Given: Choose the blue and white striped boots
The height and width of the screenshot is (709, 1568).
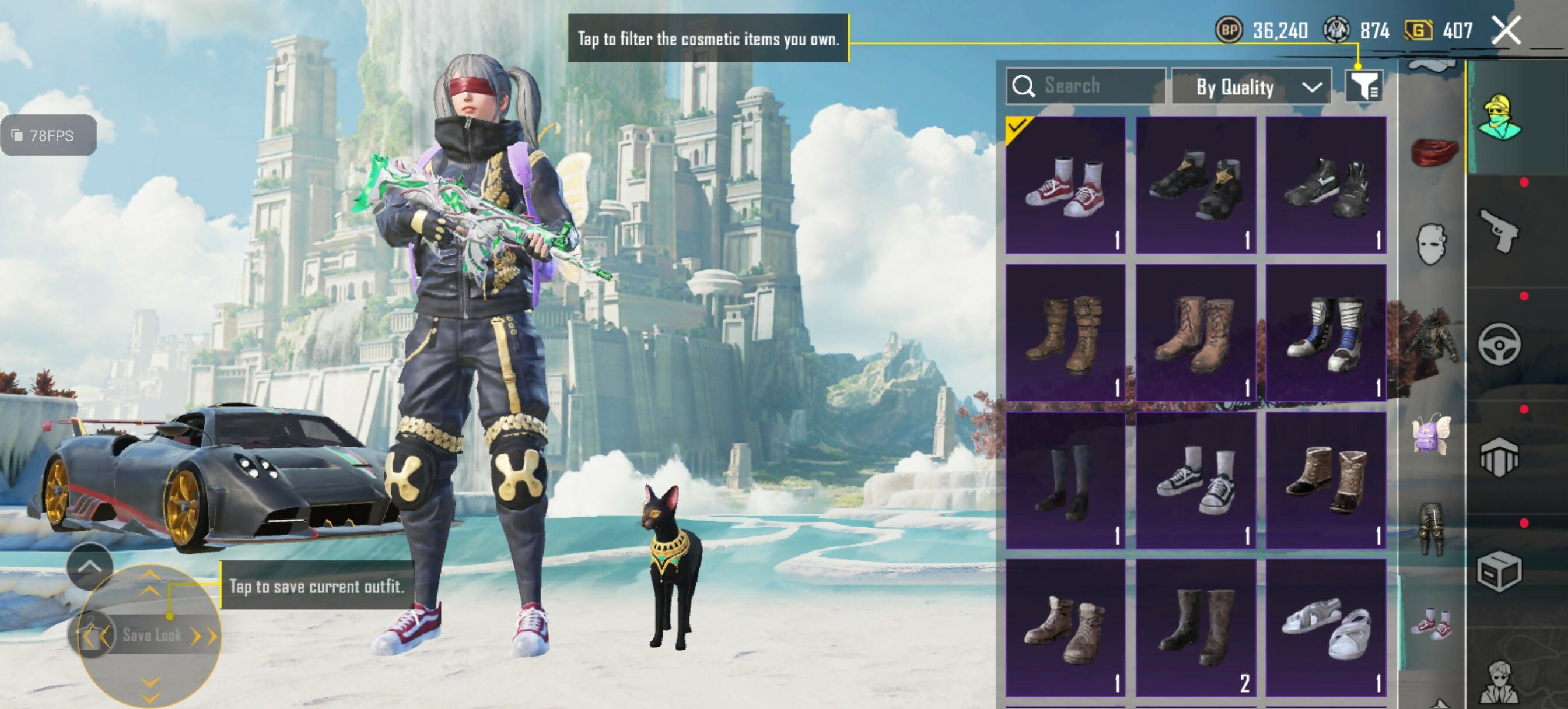Looking at the screenshot, I should (1326, 332).
